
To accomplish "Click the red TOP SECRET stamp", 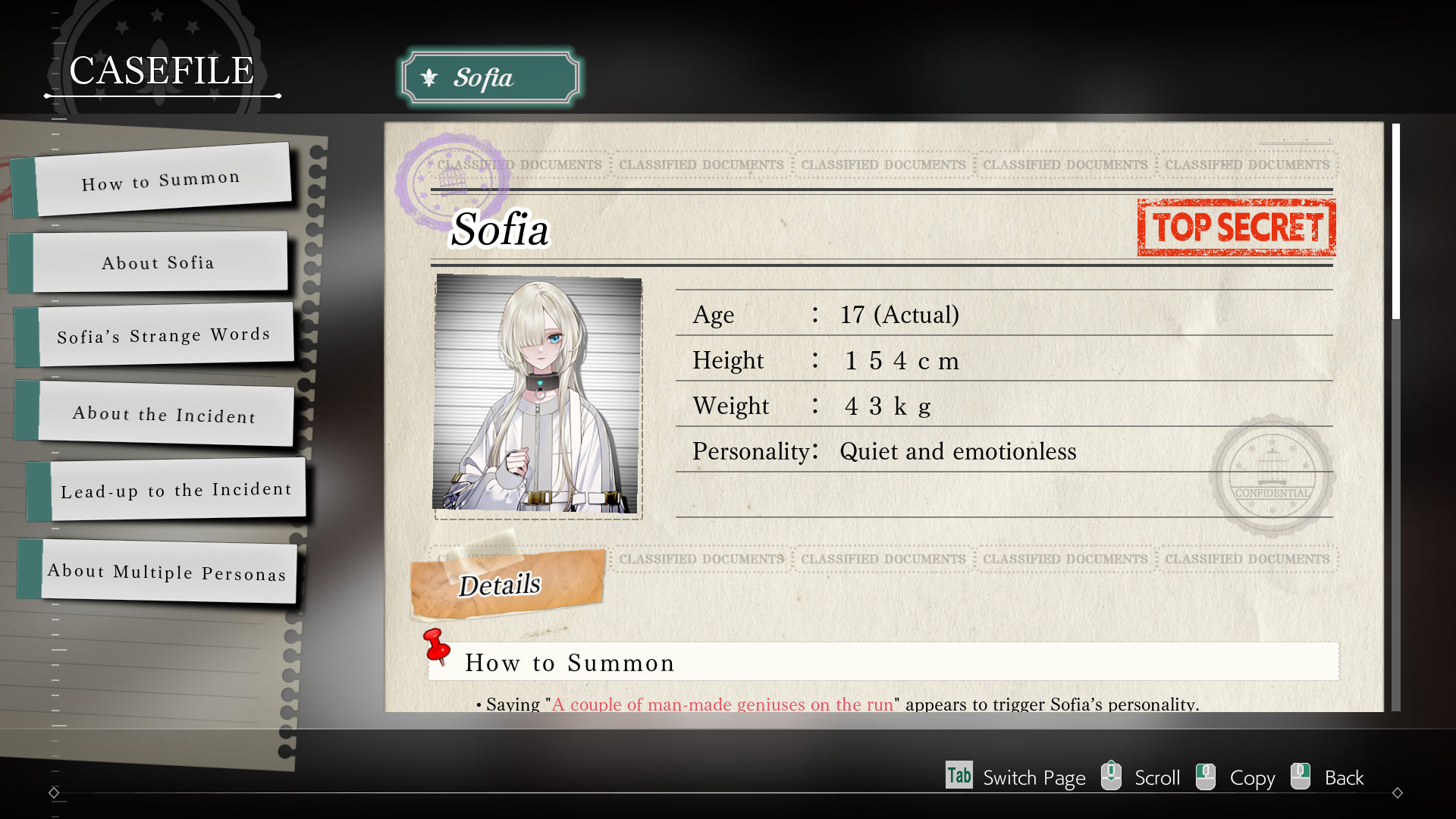I will click(1236, 227).
